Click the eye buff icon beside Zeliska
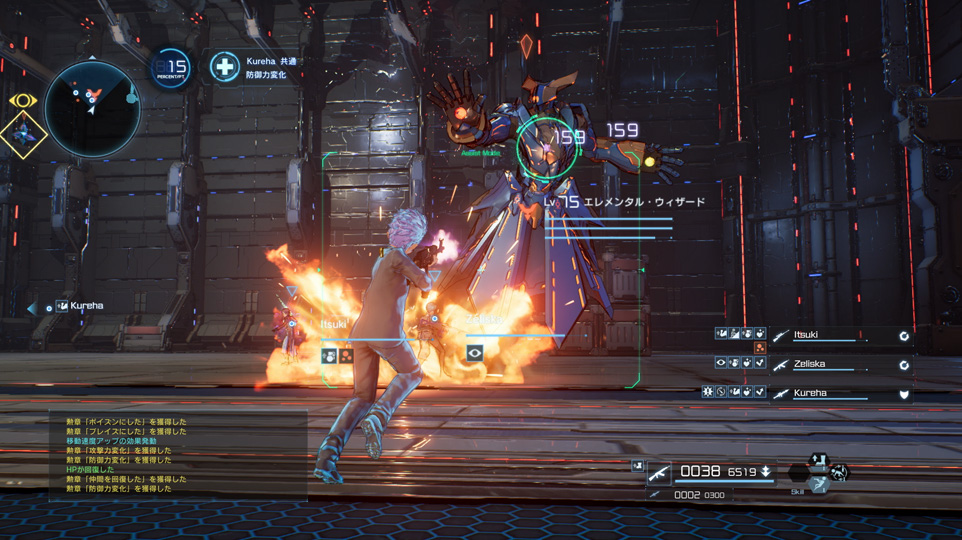The image size is (962, 540). tap(721, 363)
